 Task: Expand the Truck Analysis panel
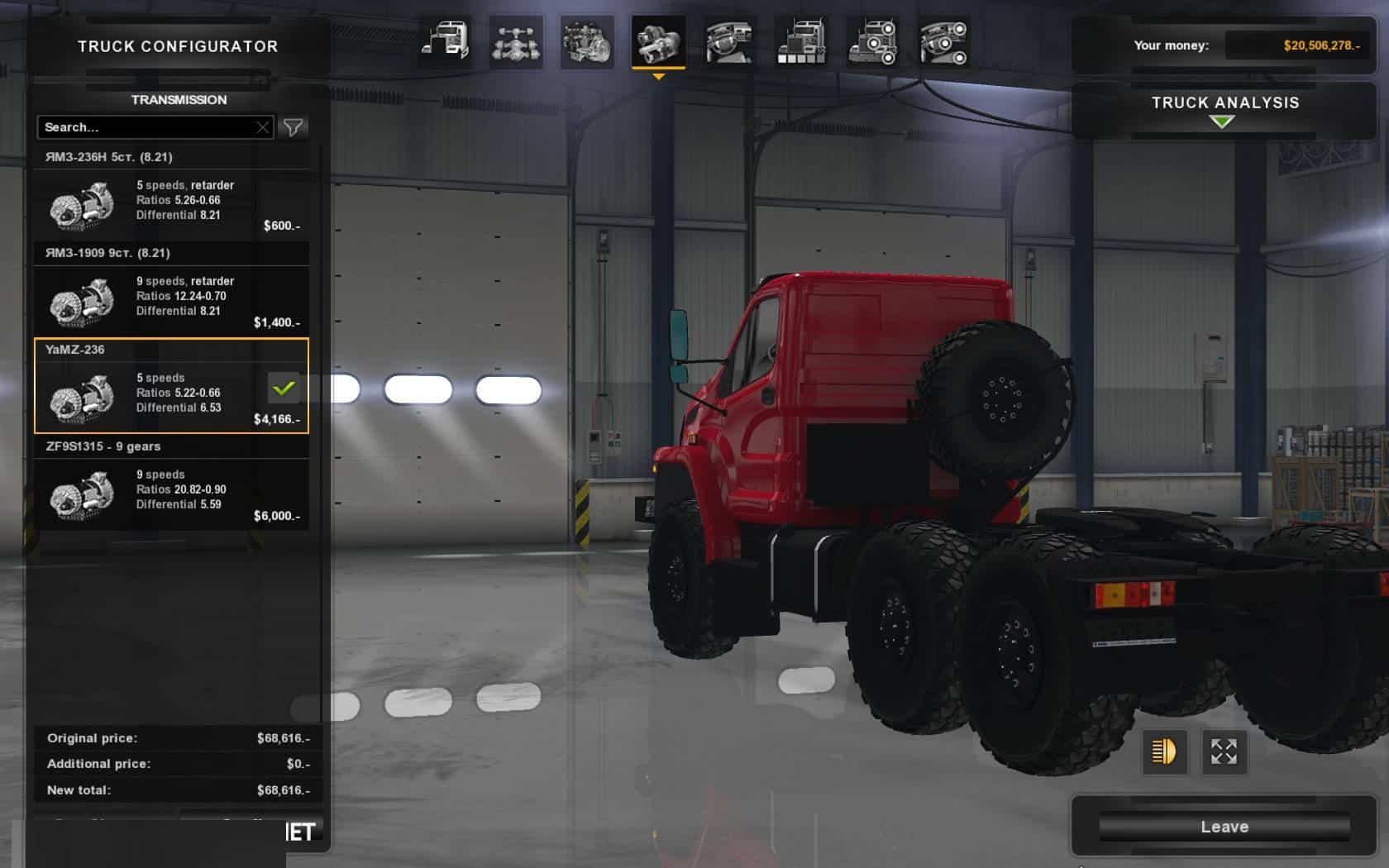point(1224,110)
